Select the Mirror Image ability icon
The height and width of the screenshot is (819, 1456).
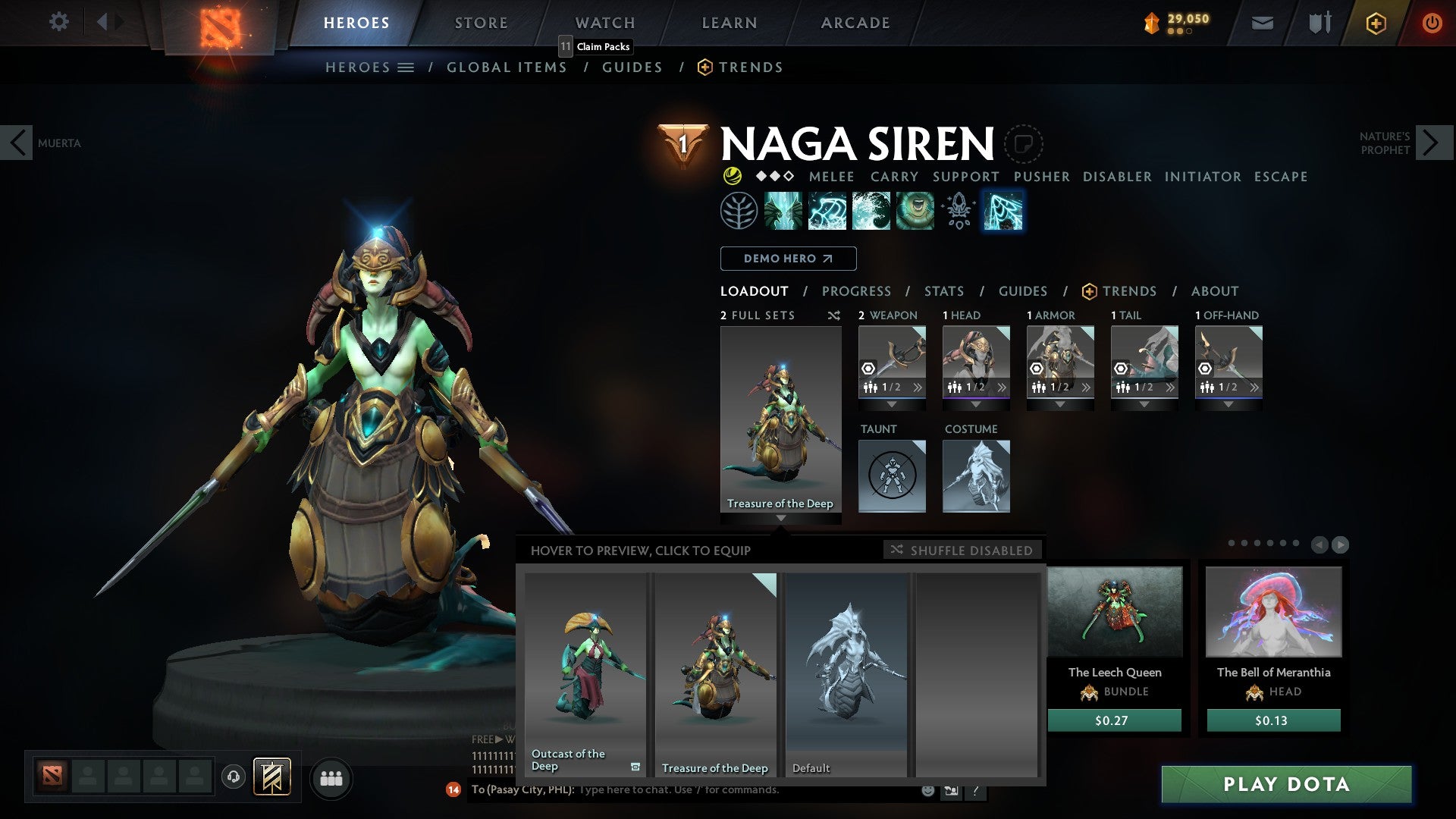[x=784, y=211]
